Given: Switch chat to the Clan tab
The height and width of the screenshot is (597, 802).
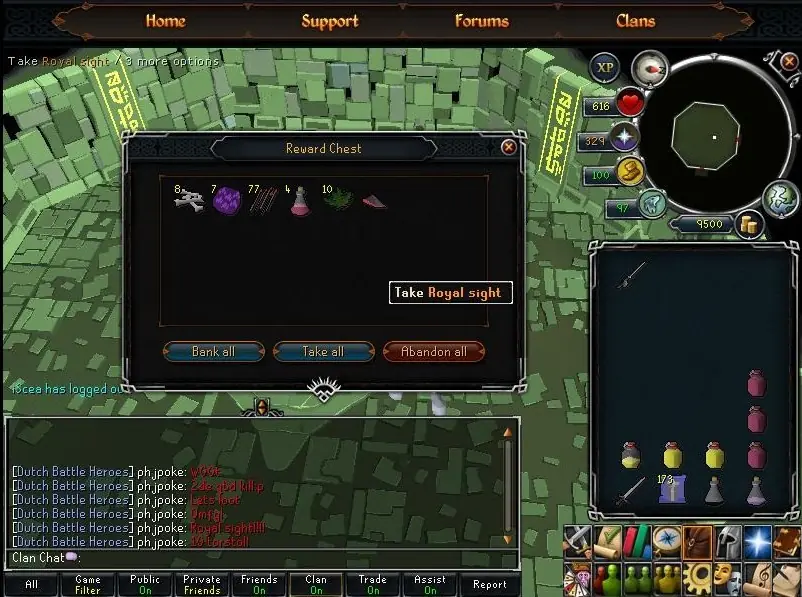Looking at the screenshot, I should click(x=316, y=585).
